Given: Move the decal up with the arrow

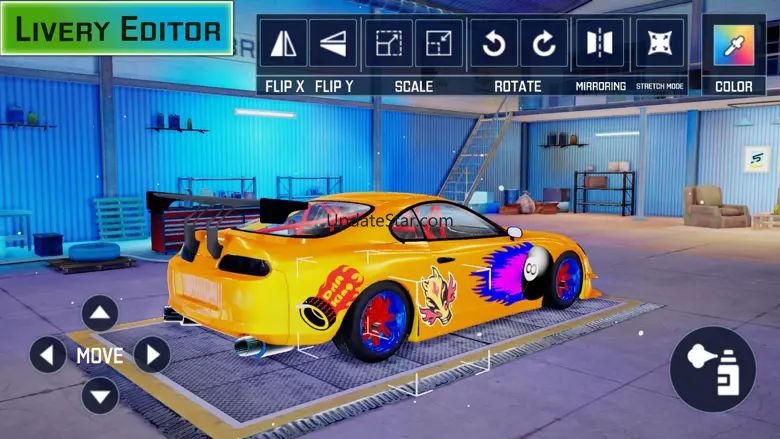Looking at the screenshot, I should (100, 314).
